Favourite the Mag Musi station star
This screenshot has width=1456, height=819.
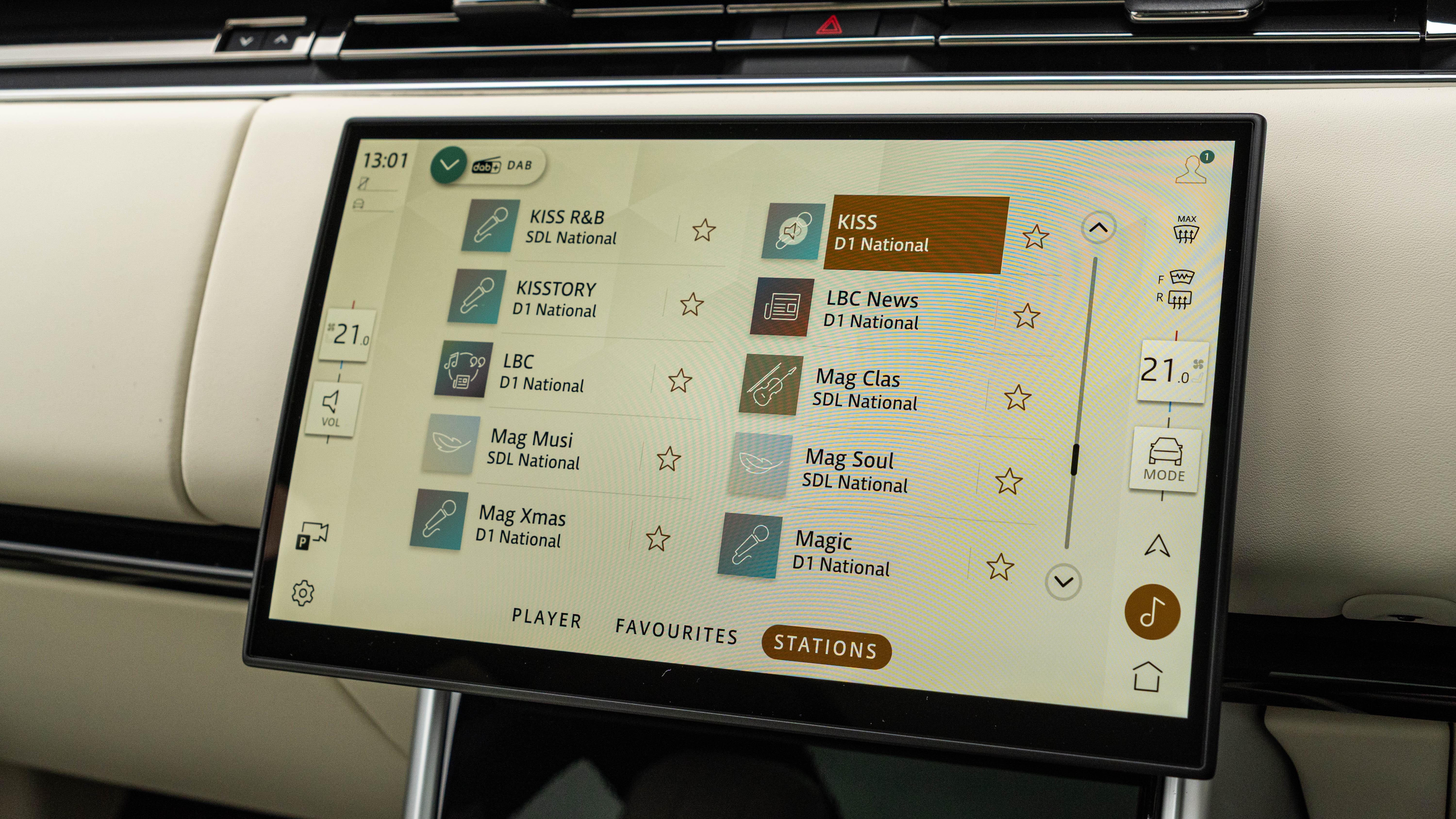[x=668, y=459]
